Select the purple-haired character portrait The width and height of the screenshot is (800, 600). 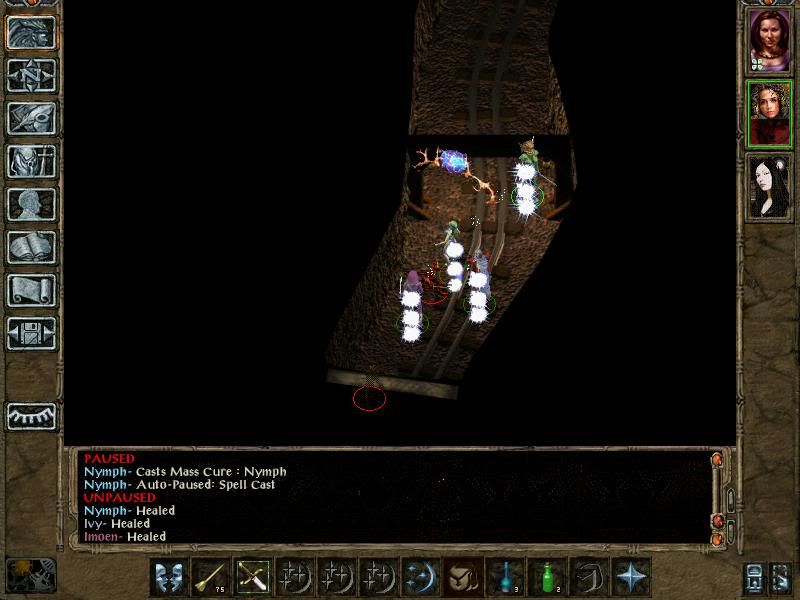pyautogui.click(x=769, y=41)
